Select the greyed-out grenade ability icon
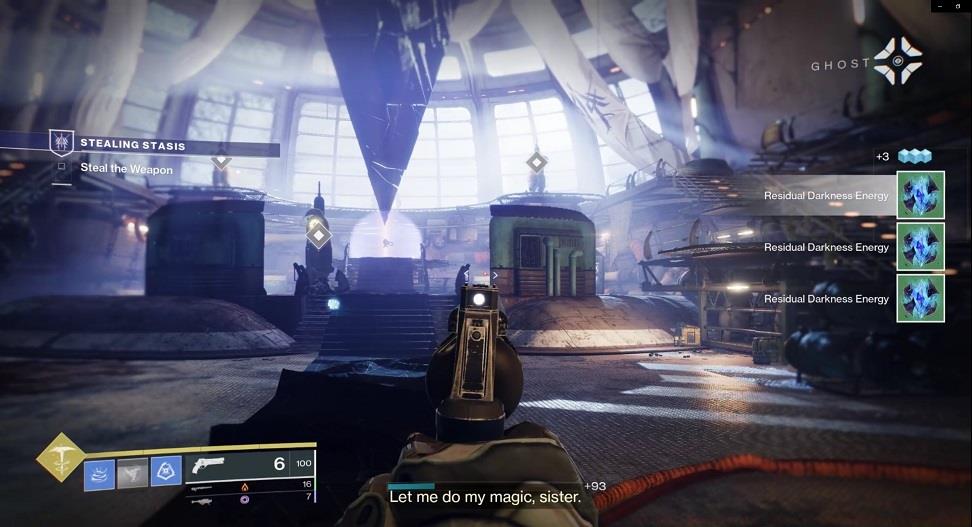 click(x=132, y=471)
